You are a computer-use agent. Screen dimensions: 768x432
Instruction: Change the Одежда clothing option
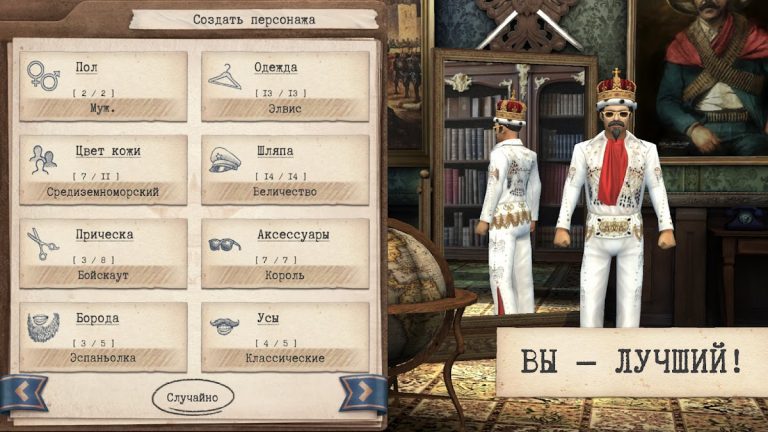tap(285, 86)
